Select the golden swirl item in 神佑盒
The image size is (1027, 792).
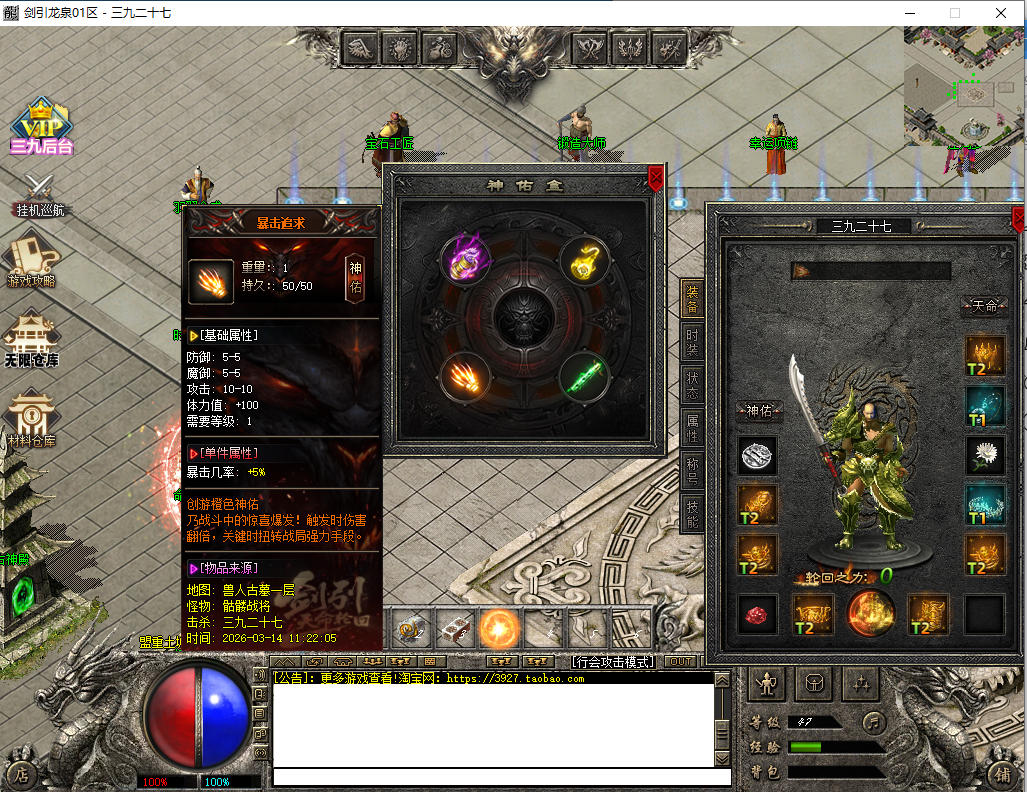[584, 260]
